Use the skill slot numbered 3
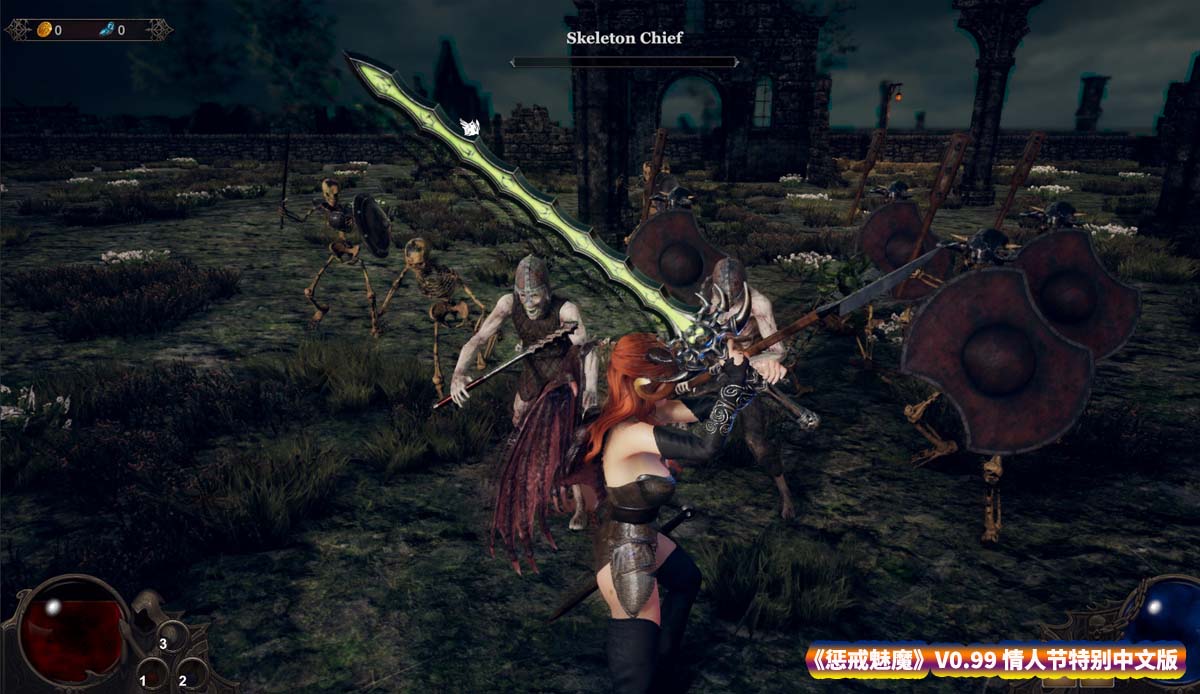The width and height of the screenshot is (1200, 694). (172, 636)
